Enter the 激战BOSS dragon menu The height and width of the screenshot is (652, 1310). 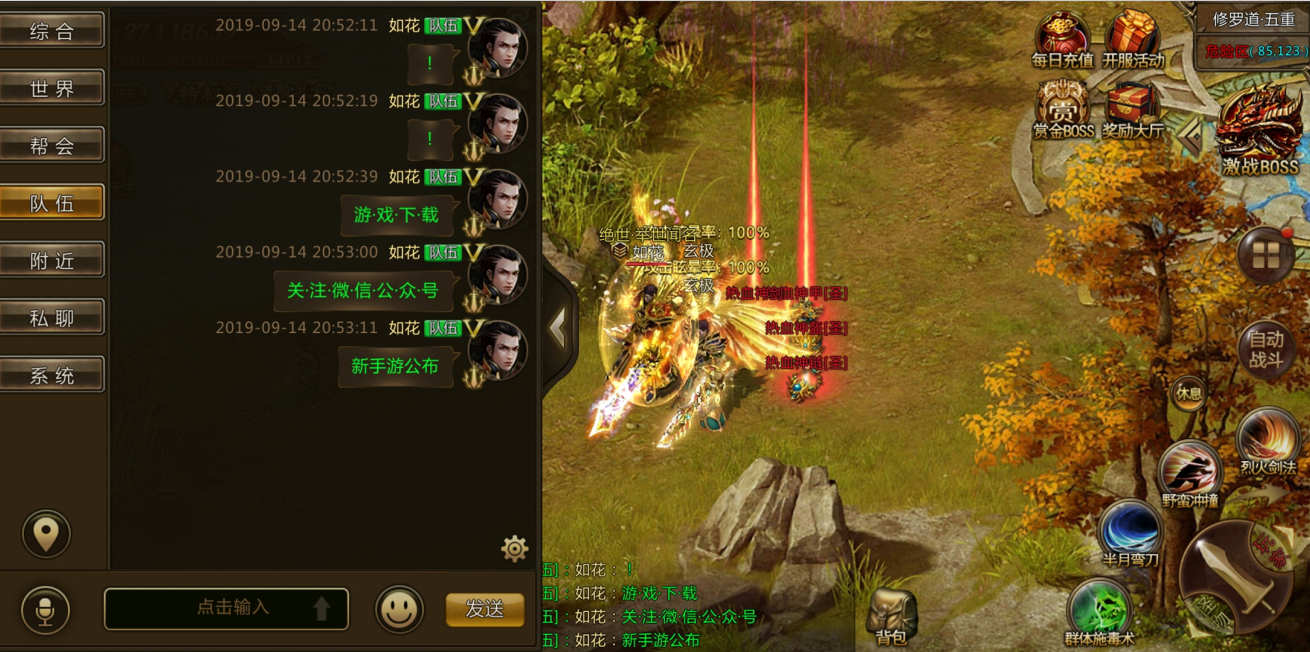click(x=1259, y=130)
